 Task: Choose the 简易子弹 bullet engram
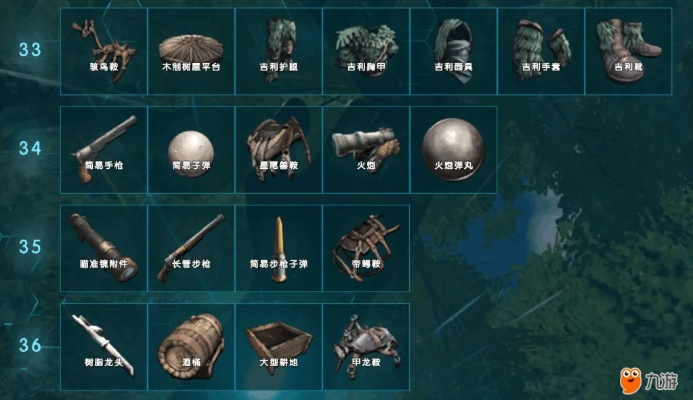(191, 149)
